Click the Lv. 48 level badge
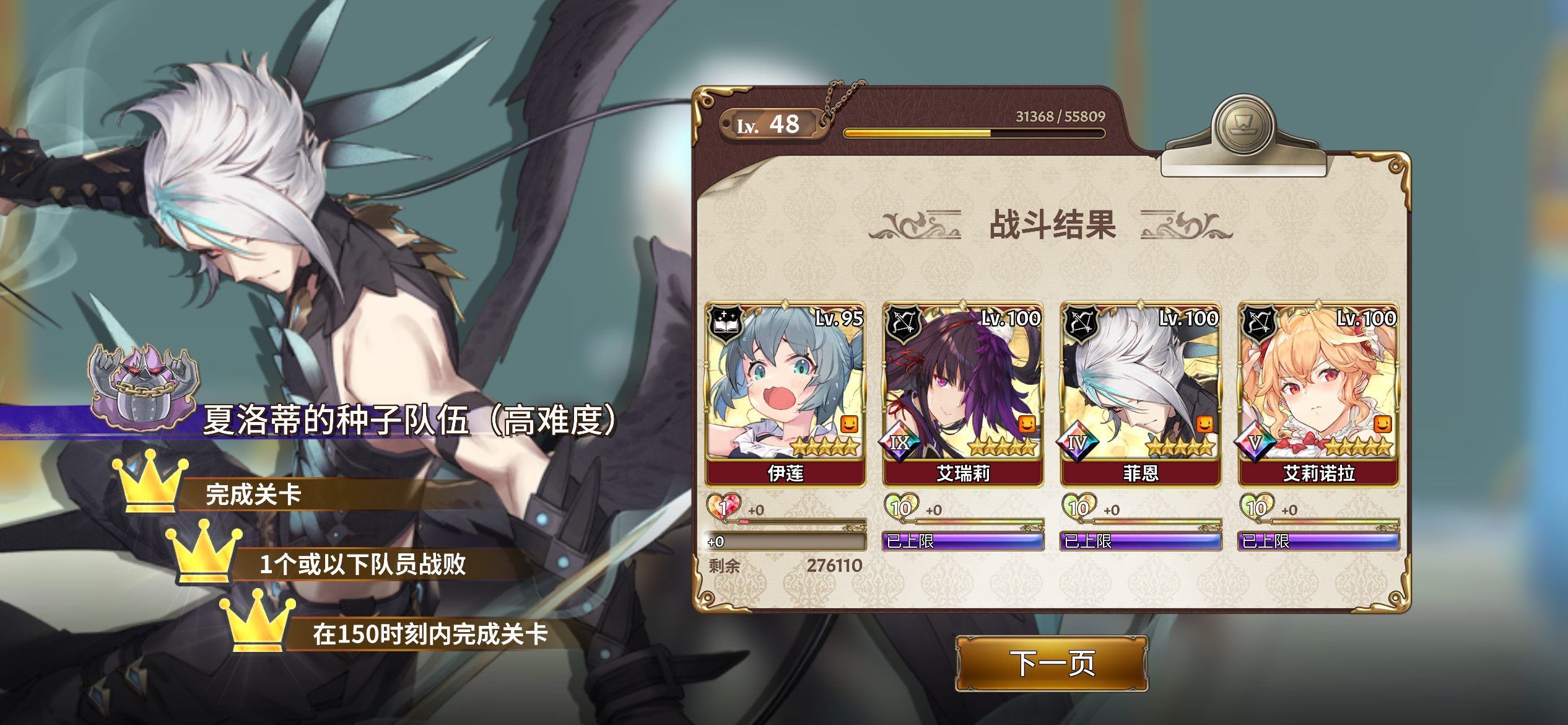Image resolution: width=1568 pixels, height=725 pixels. click(770, 125)
